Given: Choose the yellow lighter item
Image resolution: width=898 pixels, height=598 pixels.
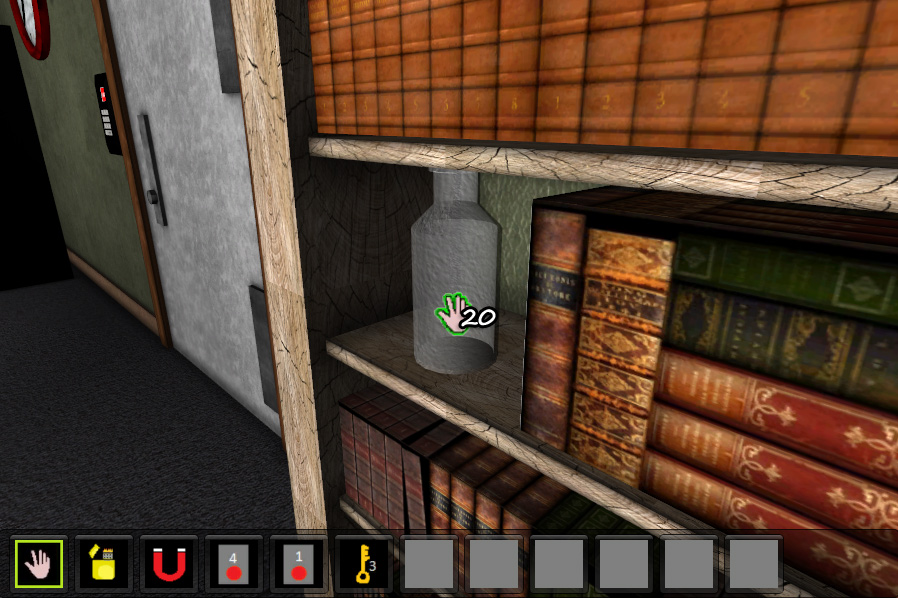Looking at the screenshot, I should (104, 564).
